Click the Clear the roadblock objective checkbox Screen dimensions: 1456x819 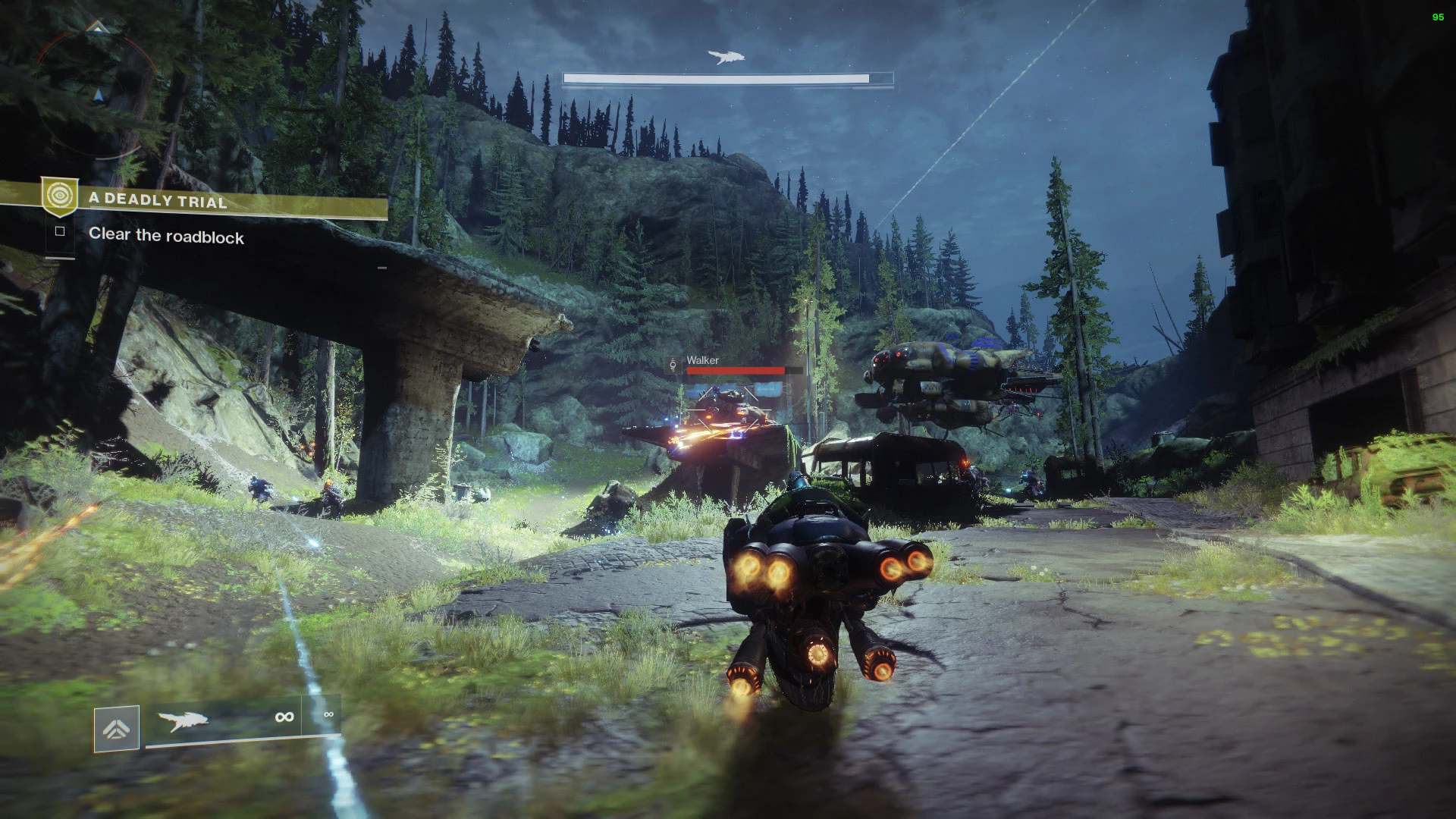(60, 231)
